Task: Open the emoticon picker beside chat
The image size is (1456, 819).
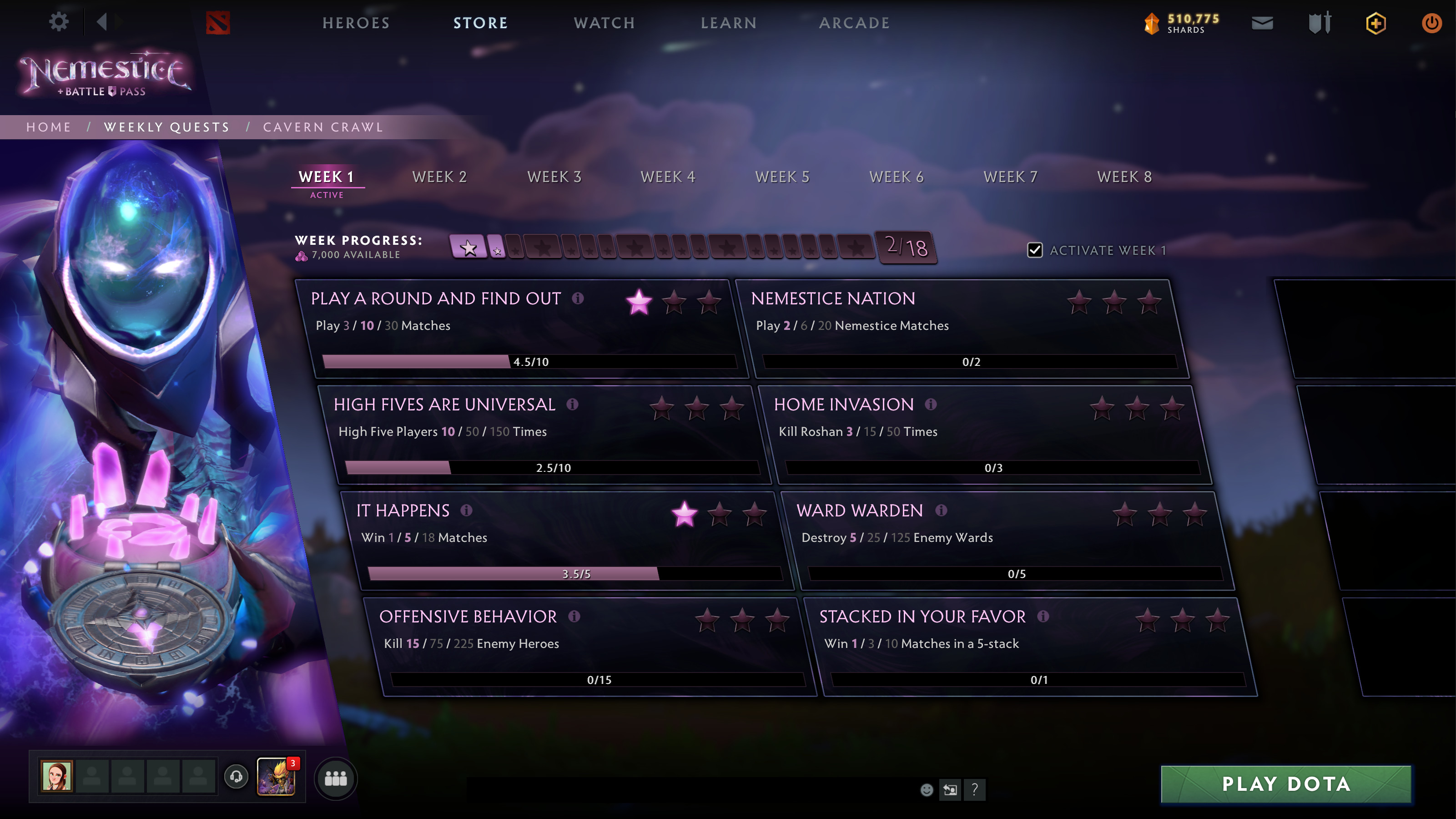Action: pyautogui.click(x=927, y=789)
